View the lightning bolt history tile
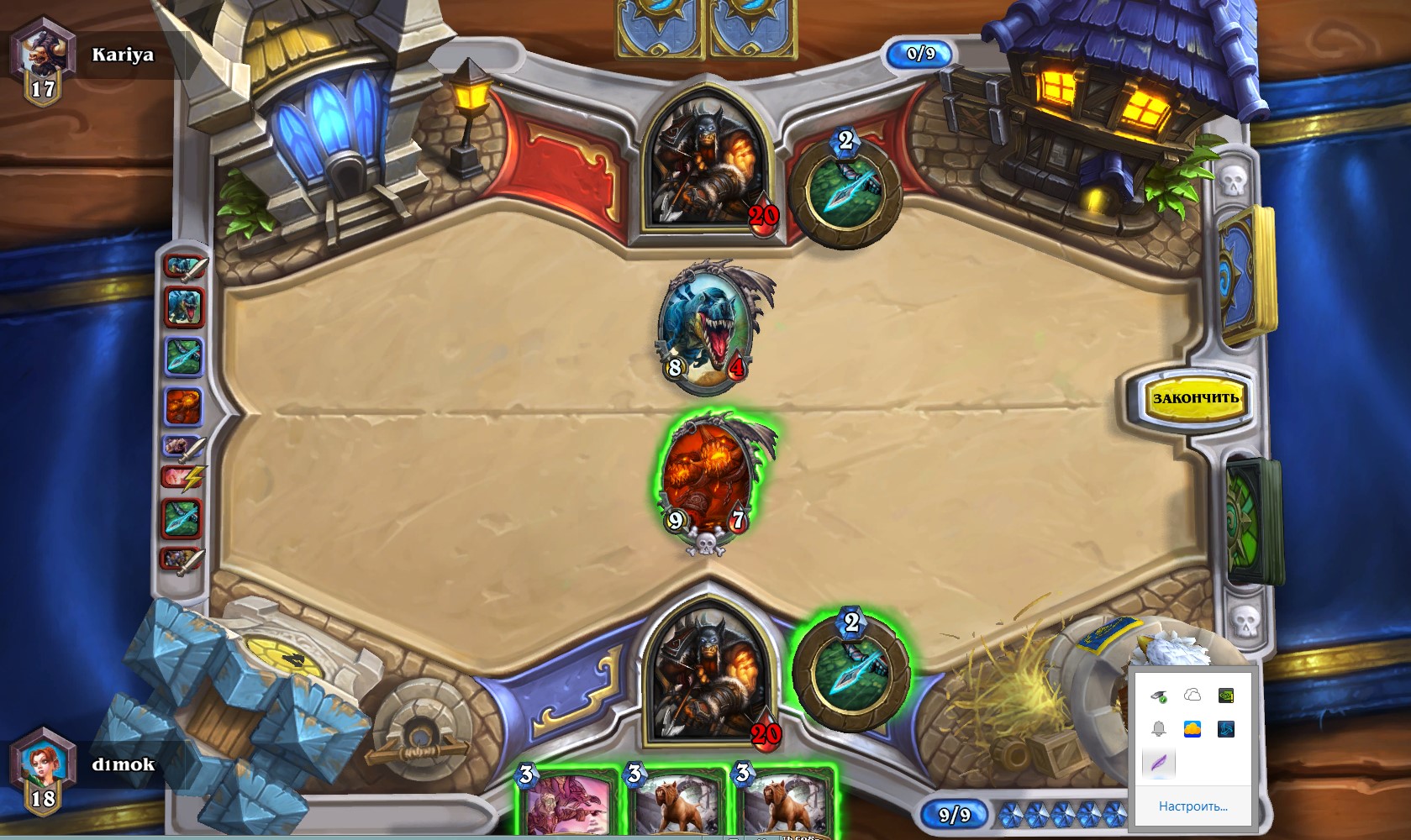The image size is (1411, 840). (x=183, y=477)
